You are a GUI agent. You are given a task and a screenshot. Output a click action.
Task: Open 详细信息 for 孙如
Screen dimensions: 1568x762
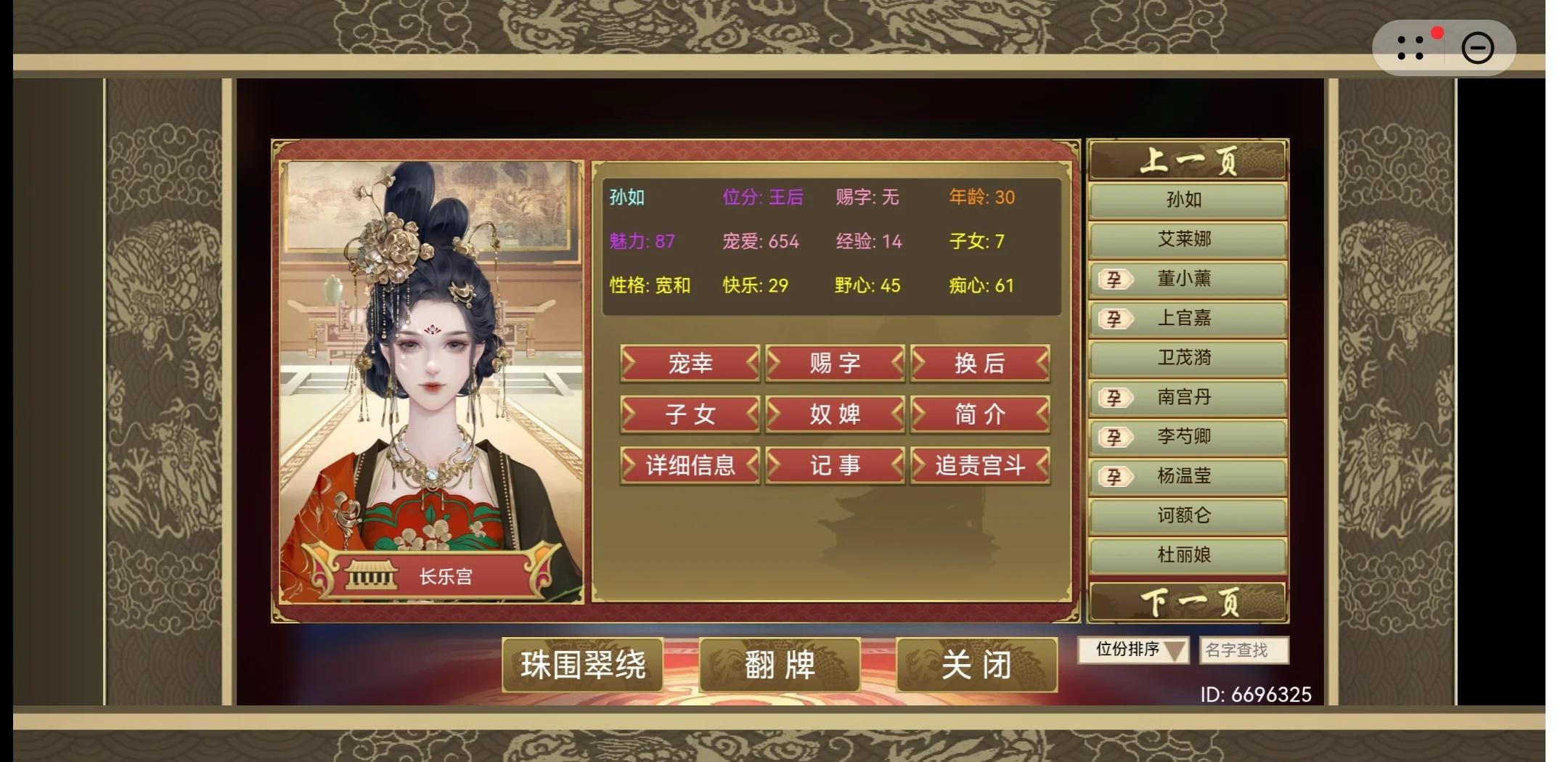point(688,466)
